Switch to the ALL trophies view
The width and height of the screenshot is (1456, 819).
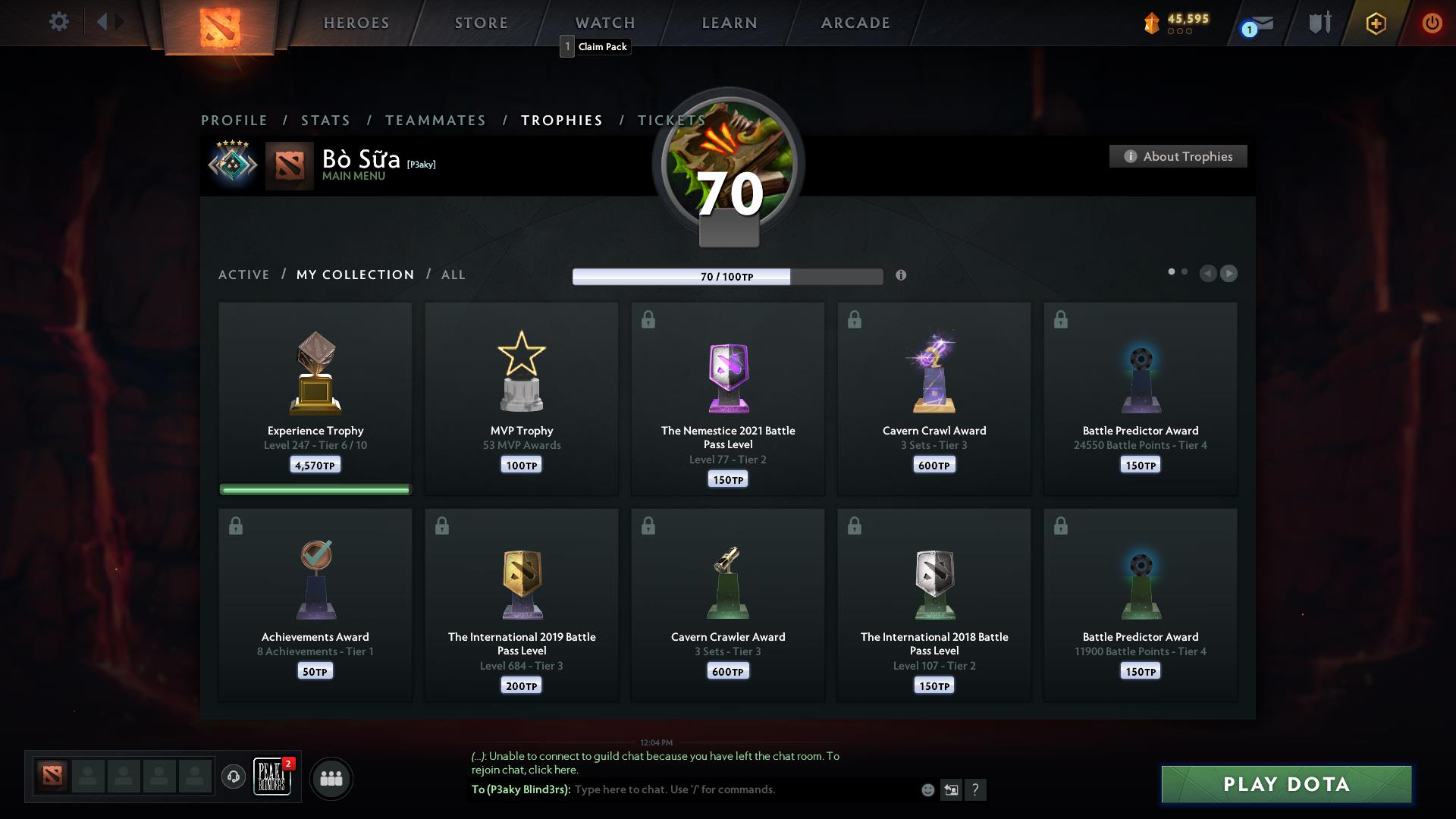click(x=453, y=275)
